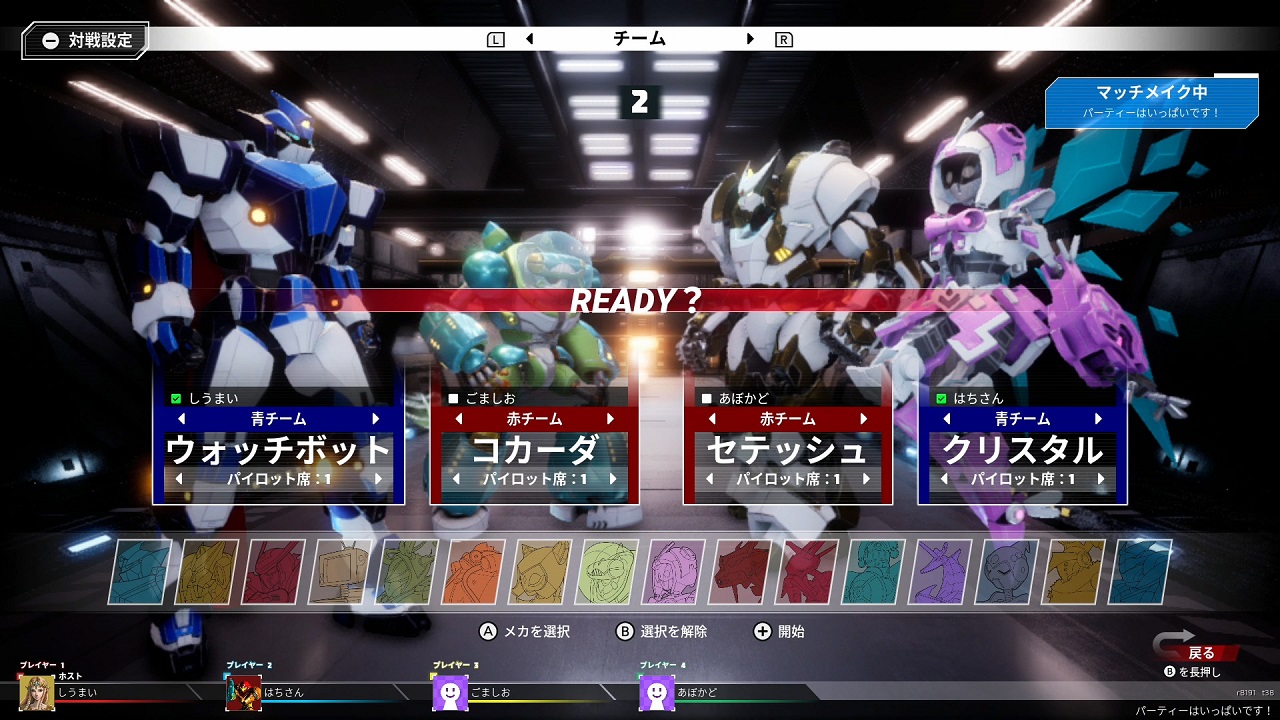Increase あぼかど's パイロット席 with the right arrow
1280x720 pixels.
point(866,480)
